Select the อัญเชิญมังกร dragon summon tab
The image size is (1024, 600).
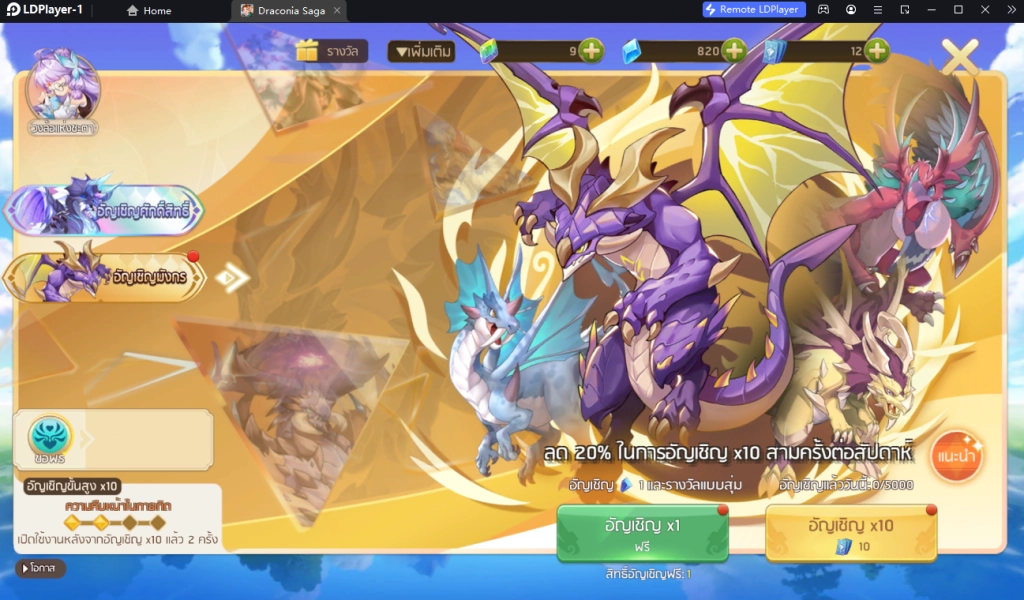105,275
